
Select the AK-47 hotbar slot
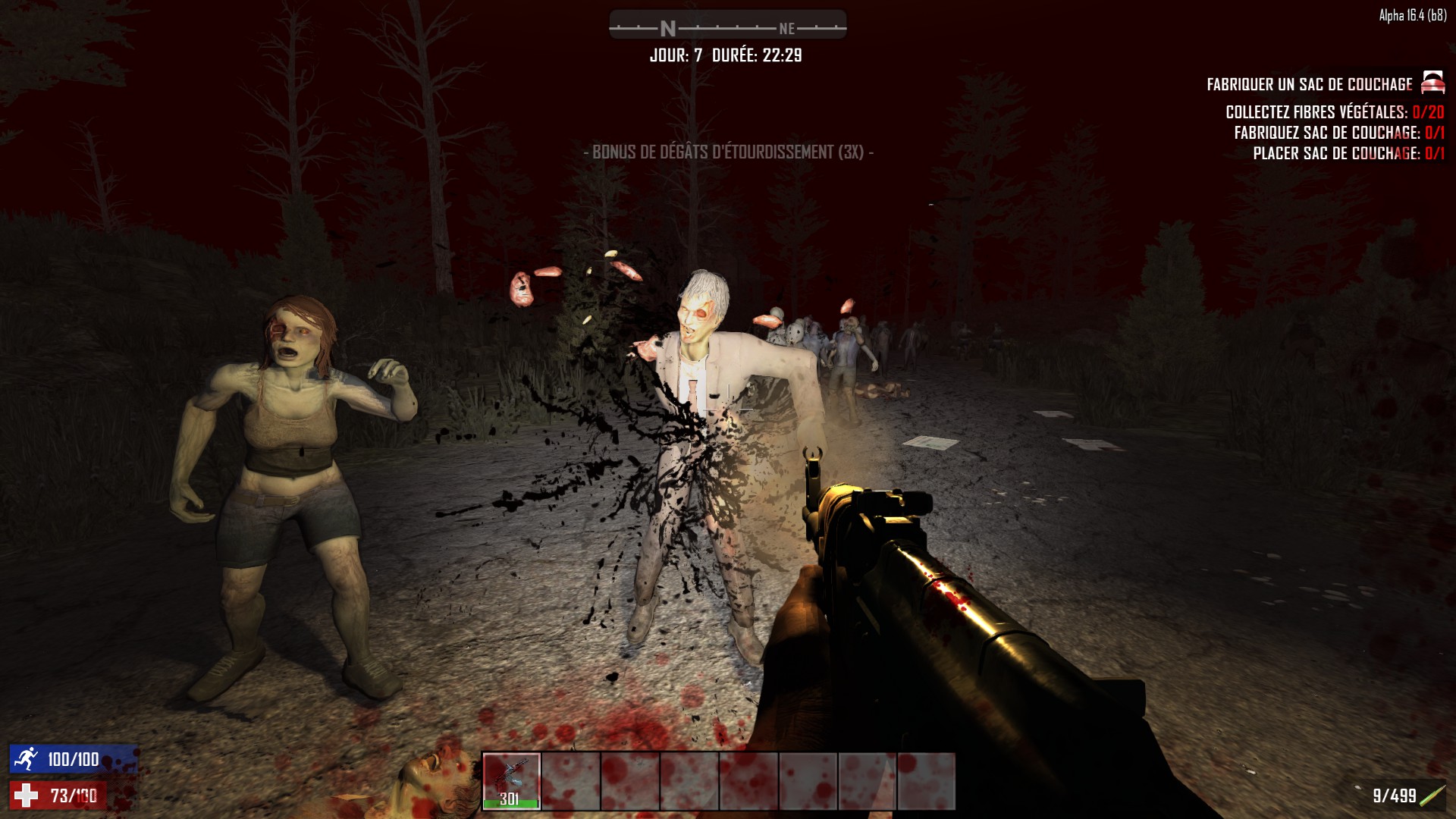click(x=511, y=780)
